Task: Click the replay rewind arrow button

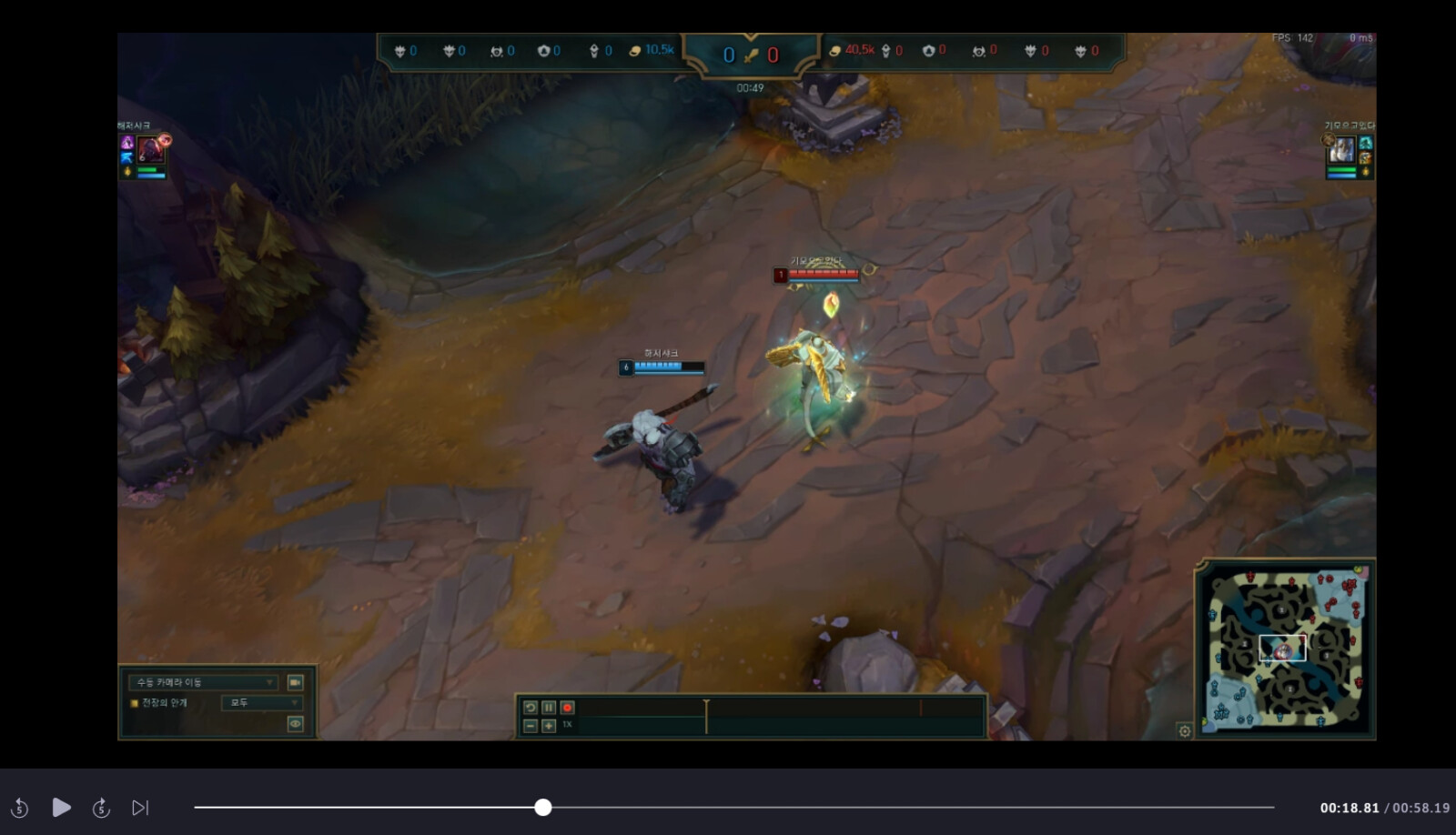Action: [x=531, y=708]
